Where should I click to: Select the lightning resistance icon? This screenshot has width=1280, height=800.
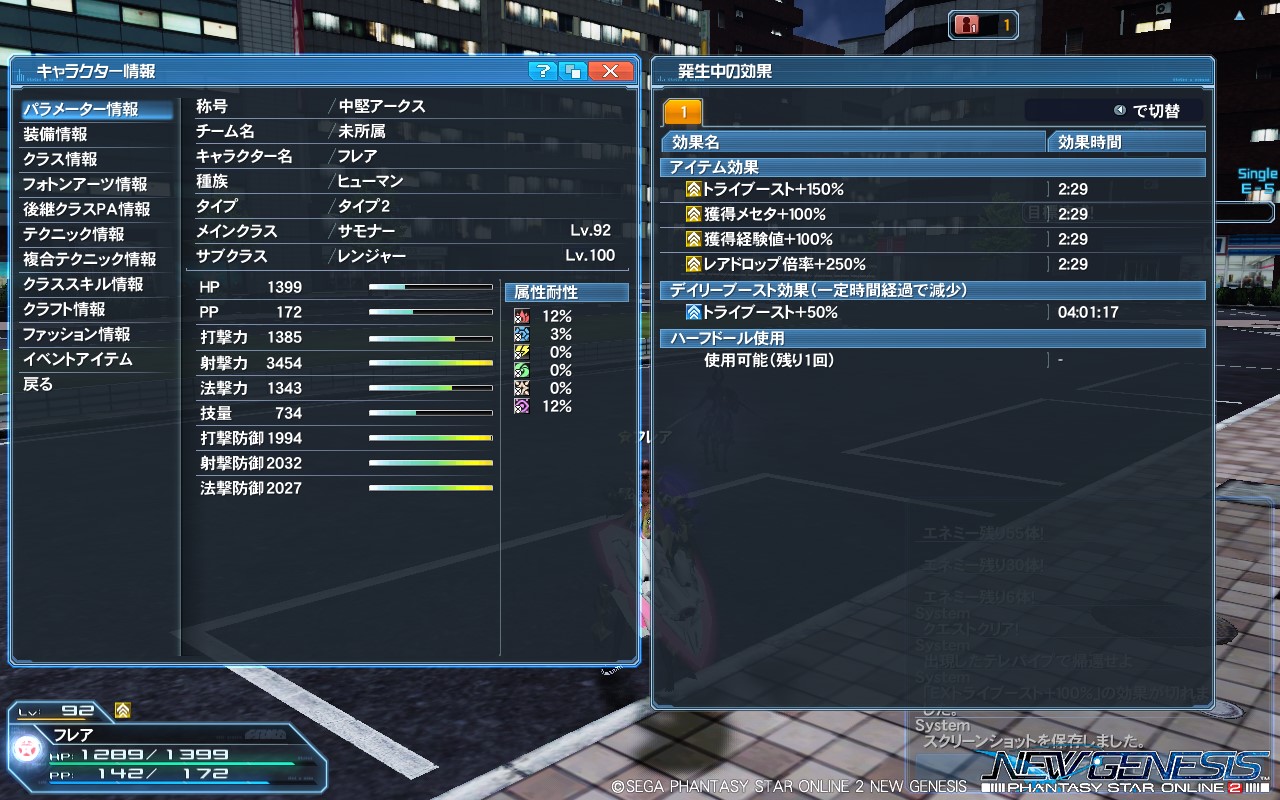(x=522, y=350)
